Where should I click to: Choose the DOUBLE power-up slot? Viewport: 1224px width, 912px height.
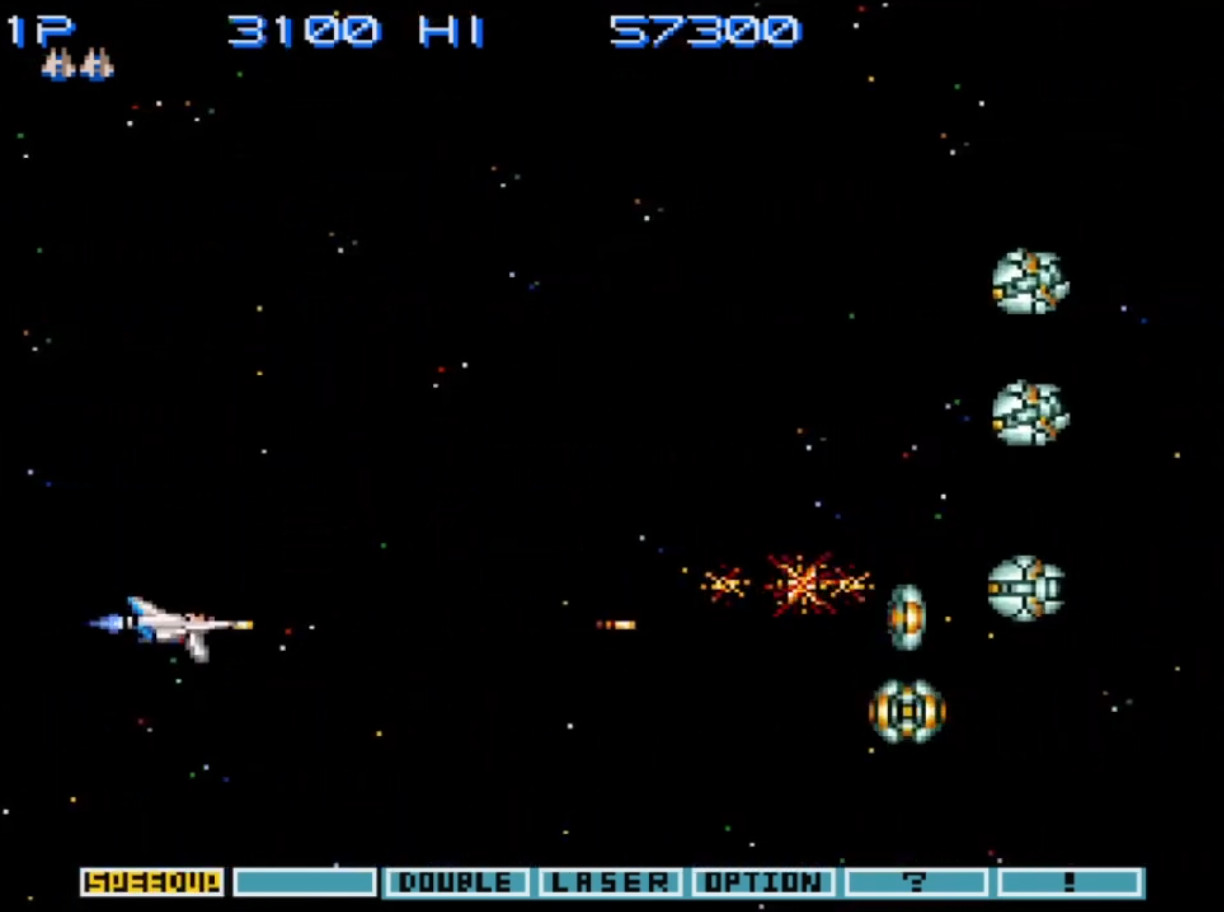pyautogui.click(x=457, y=882)
